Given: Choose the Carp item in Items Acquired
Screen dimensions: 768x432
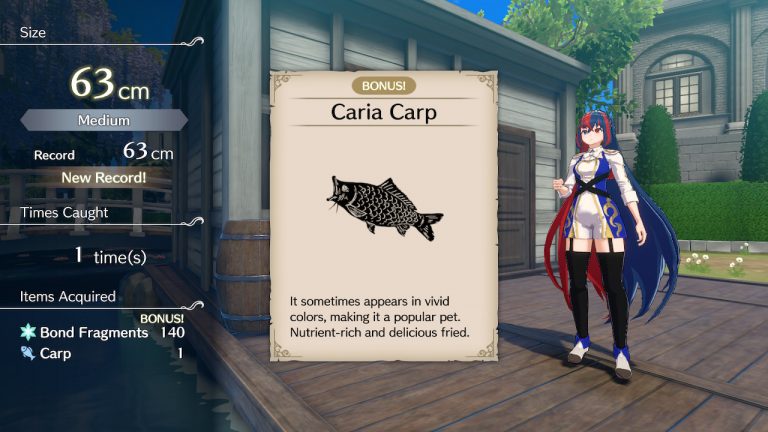Looking at the screenshot, I should [x=101, y=353].
